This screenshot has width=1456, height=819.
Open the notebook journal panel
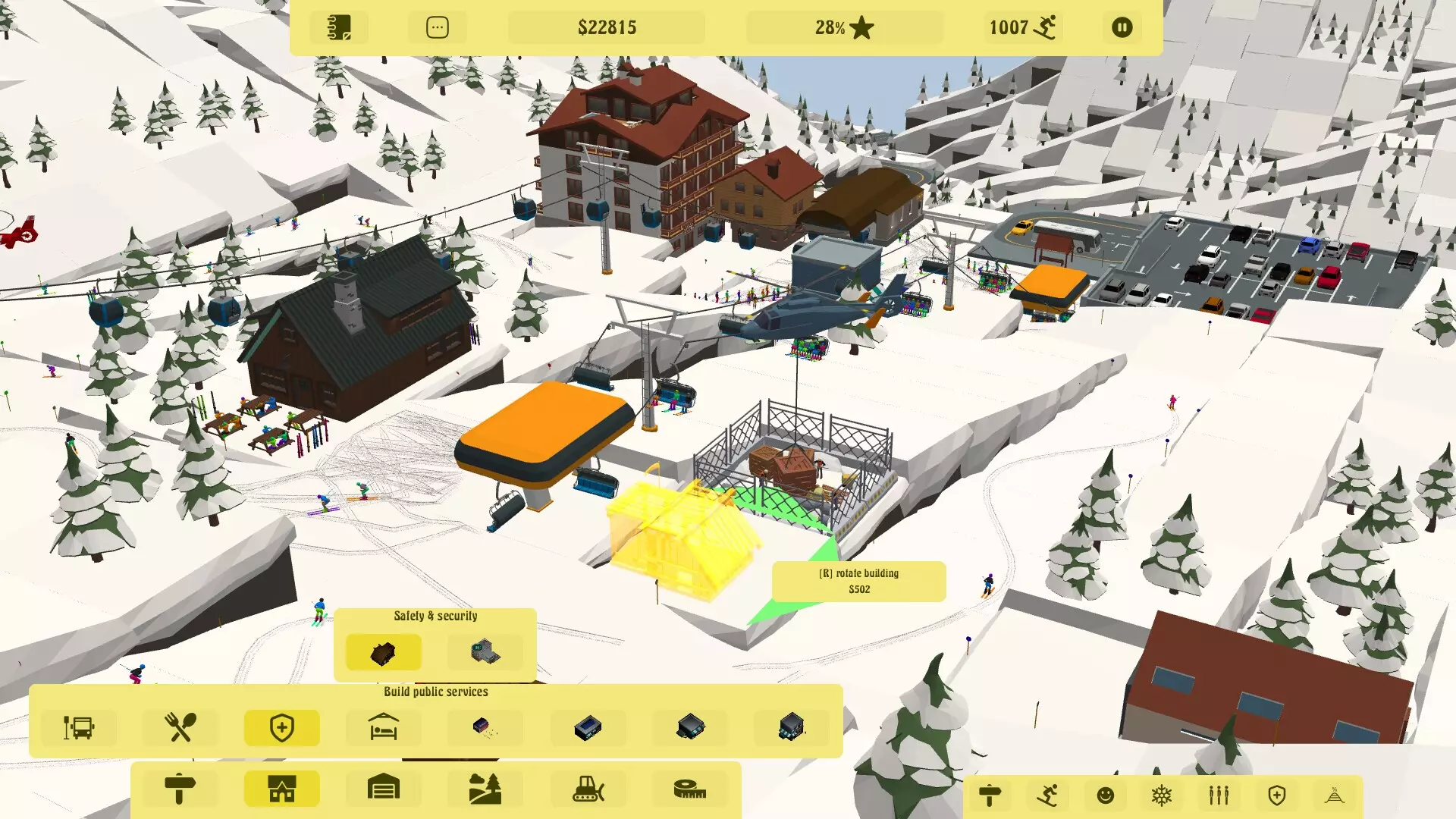pyautogui.click(x=339, y=28)
